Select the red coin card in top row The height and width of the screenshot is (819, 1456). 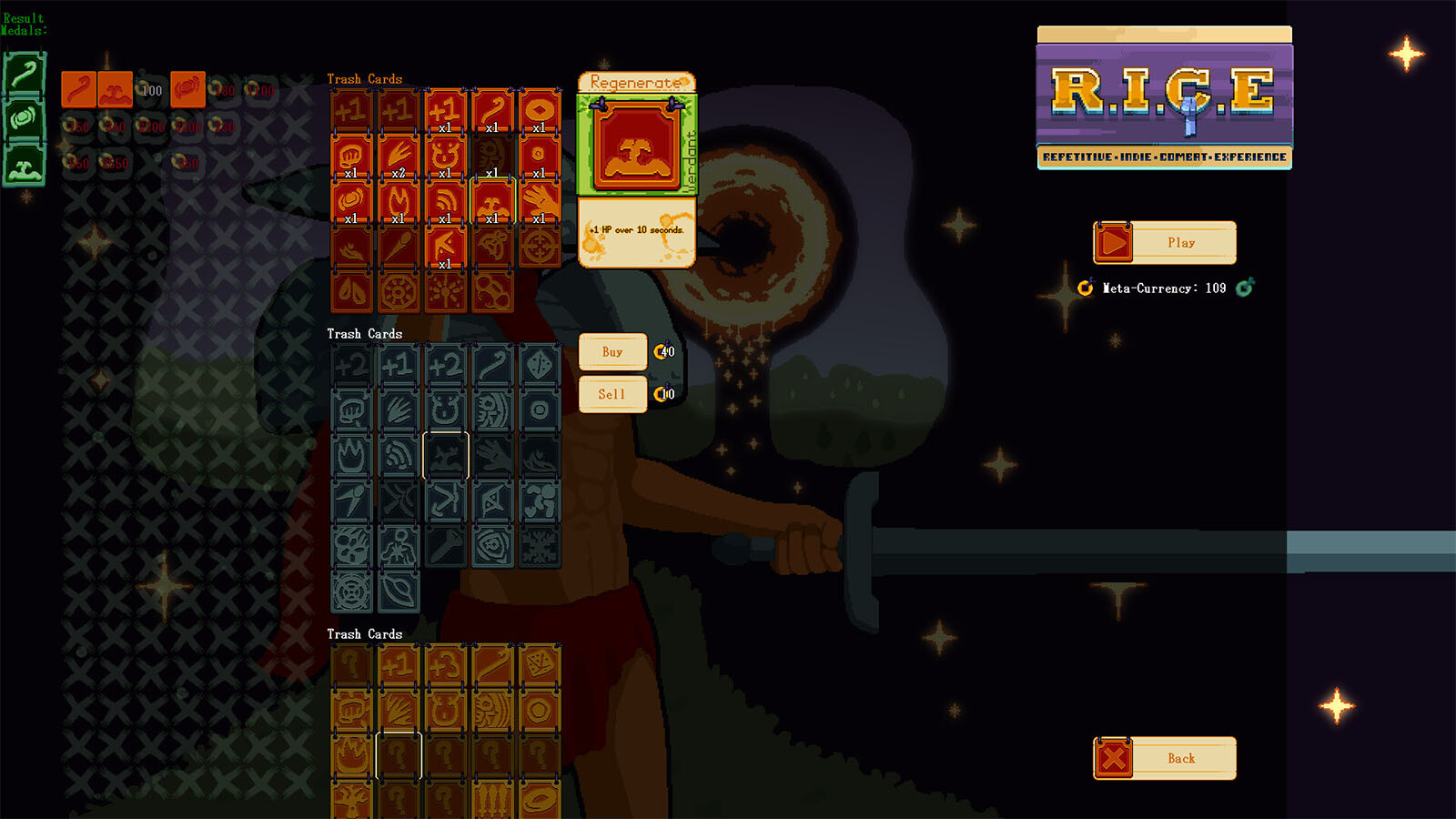pyautogui.click(x=540, y=111)
